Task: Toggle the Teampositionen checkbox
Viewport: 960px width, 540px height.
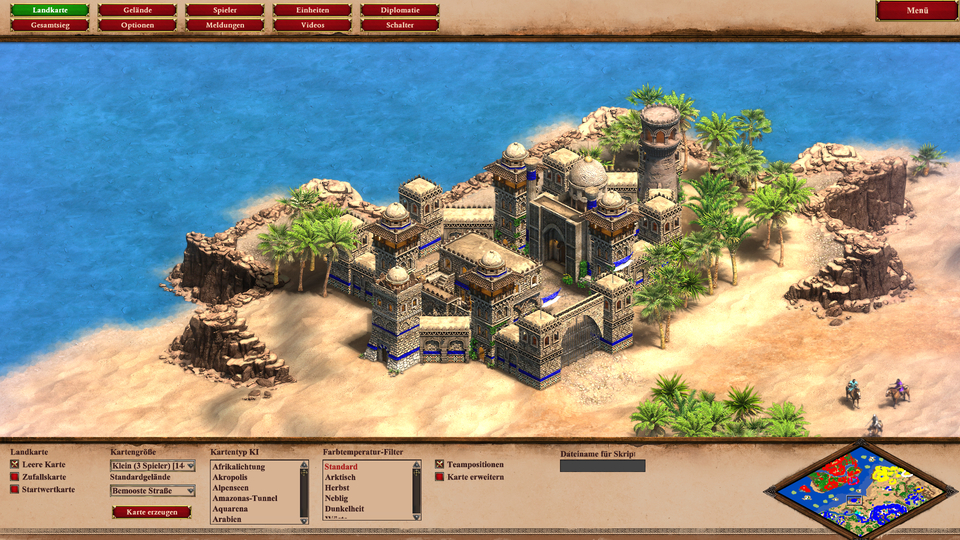Action: pyautogui.click(x=440, y=465)
